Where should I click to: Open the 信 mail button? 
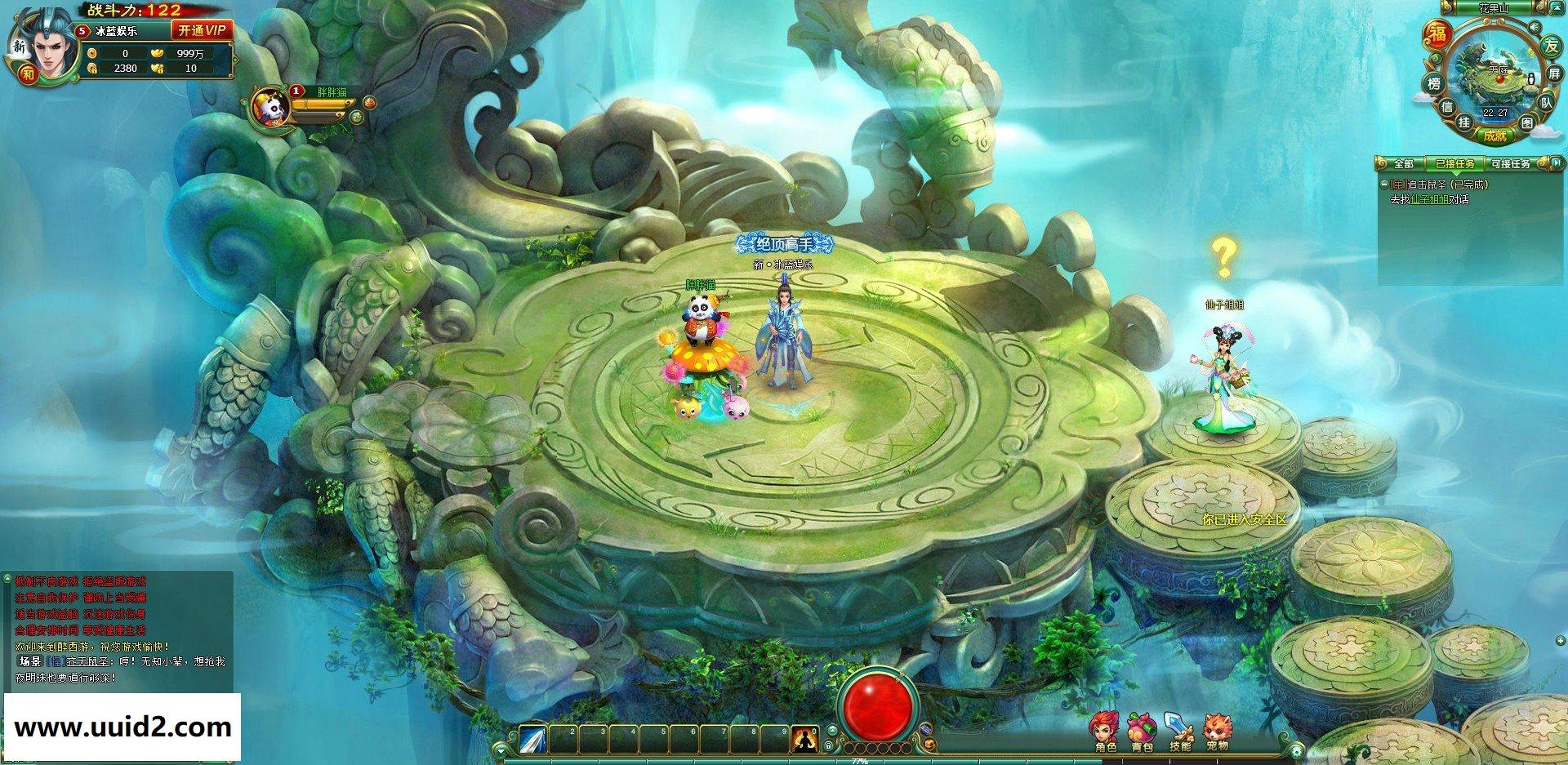(x=1446, y=107)
